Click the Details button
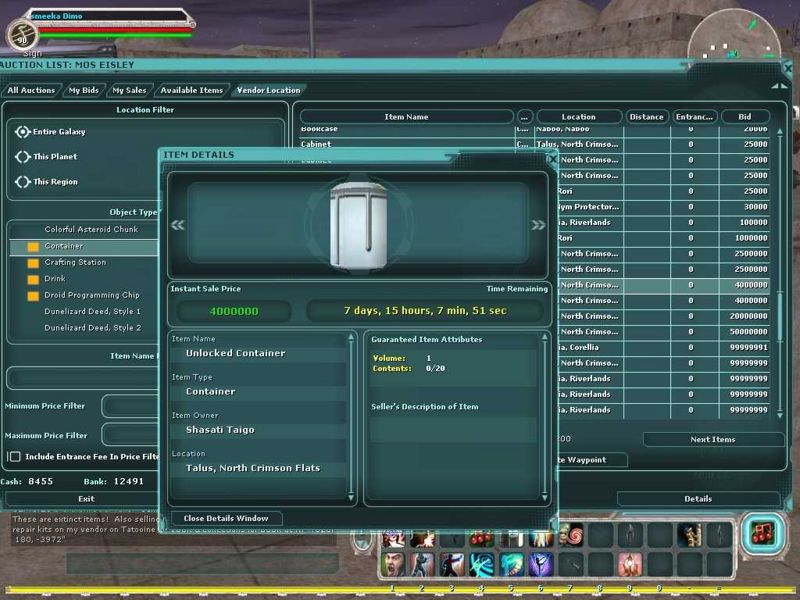Image resolution: width=800 pixels, height=600 pixels. (x=698, y=498)
